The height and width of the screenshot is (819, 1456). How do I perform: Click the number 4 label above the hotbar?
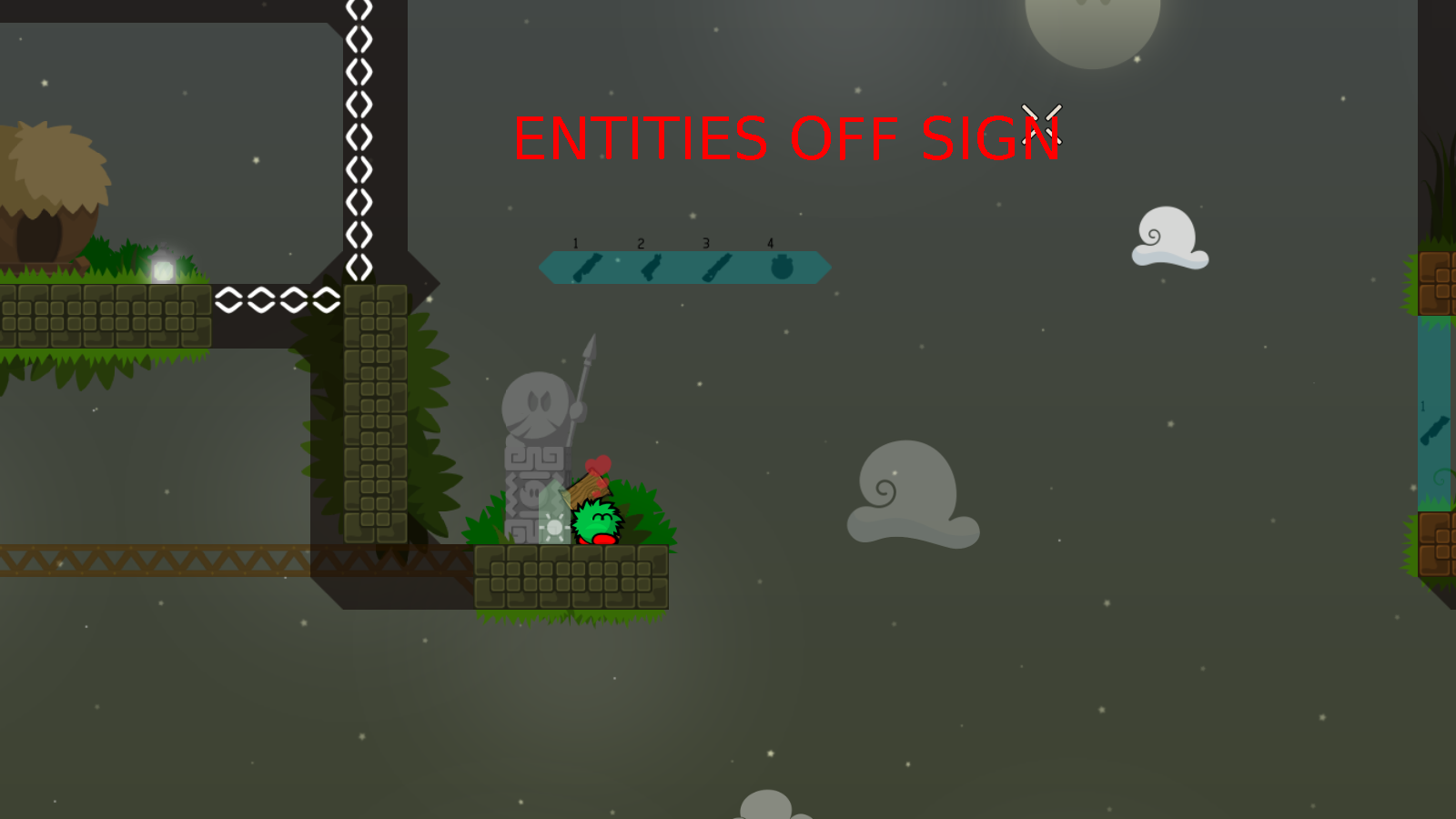coord(770,244)
